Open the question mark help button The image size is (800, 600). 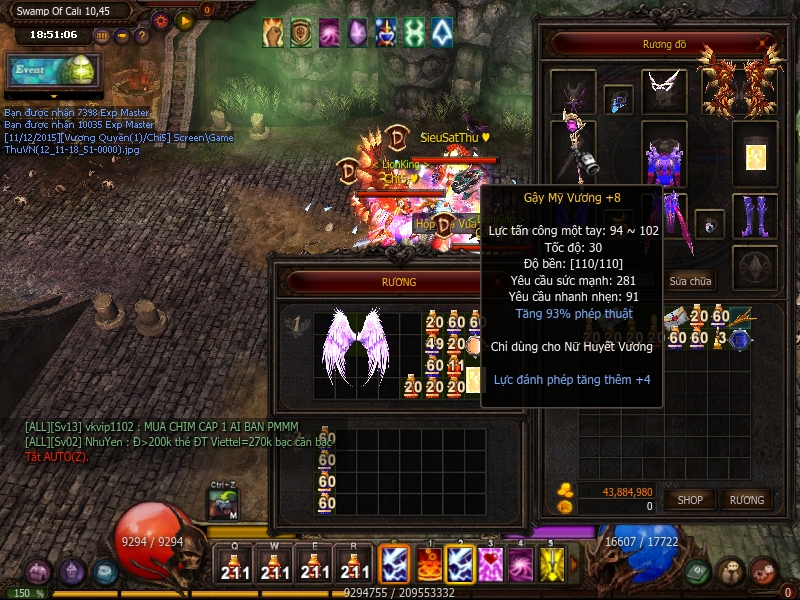click(142, 36)
